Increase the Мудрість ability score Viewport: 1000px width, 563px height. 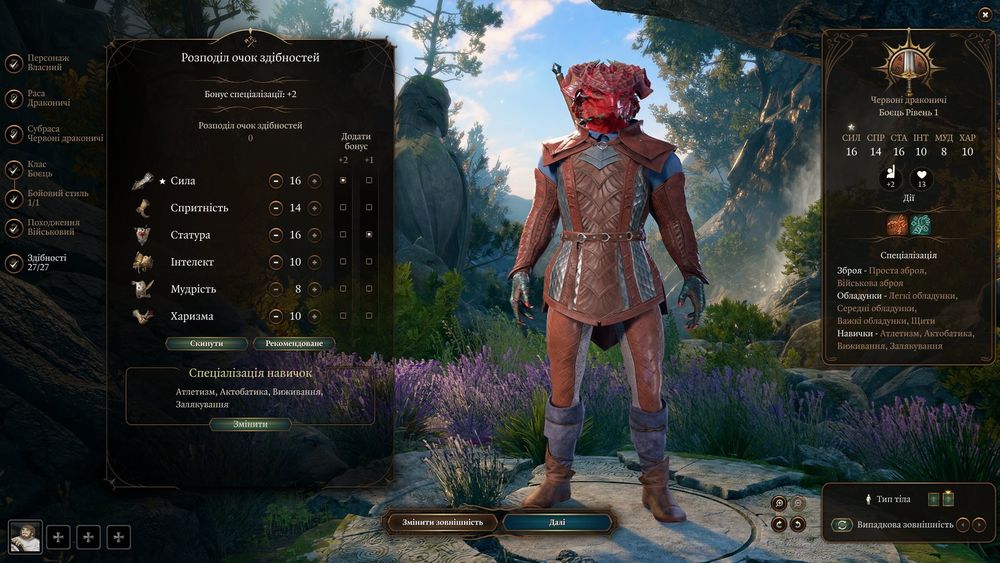click(x=314, y=289)
